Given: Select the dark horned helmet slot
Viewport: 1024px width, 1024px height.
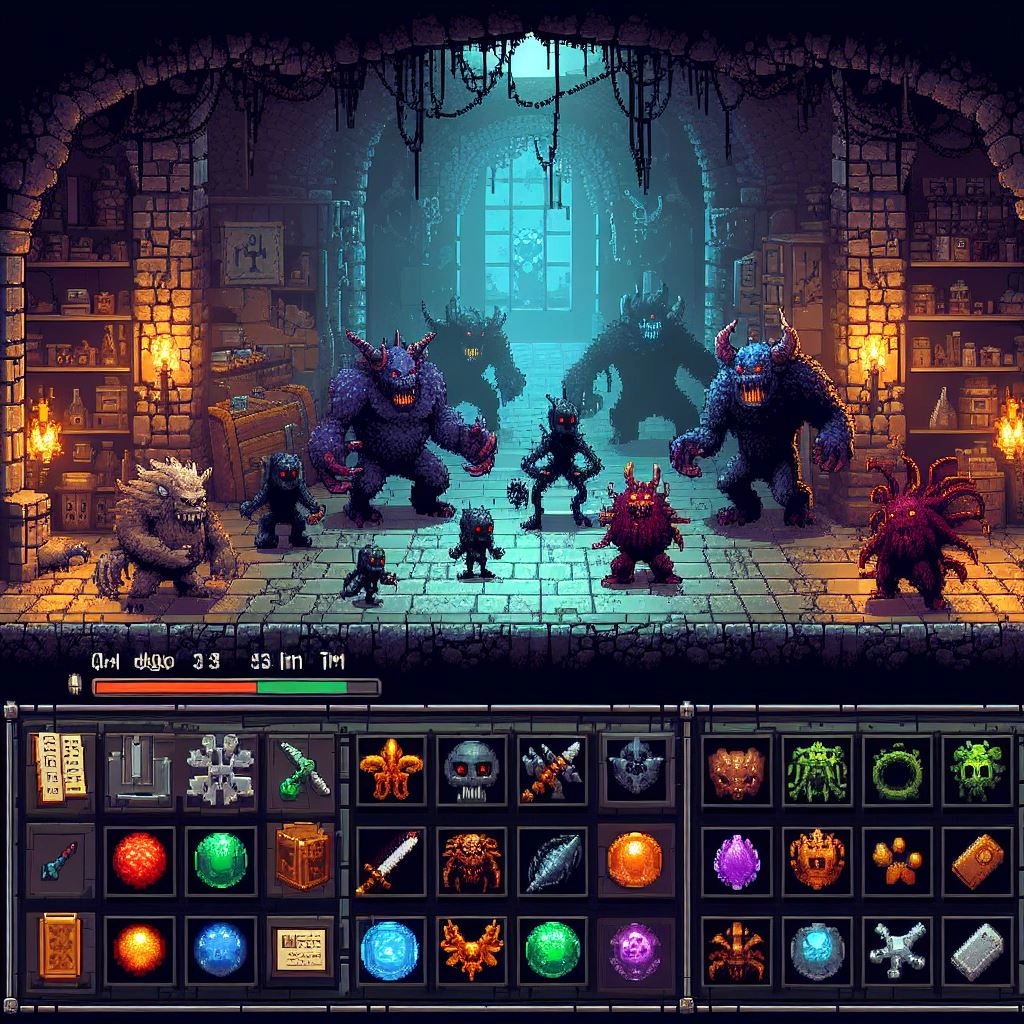Looking at the screenshot, I should click(x=635, y=769).
